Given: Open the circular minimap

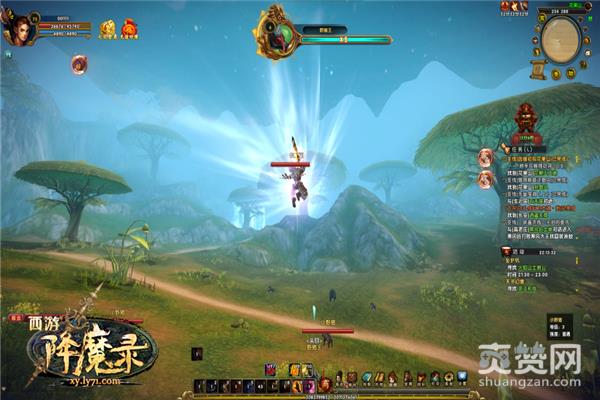Looking at the screenshot, I should (561, 38).
